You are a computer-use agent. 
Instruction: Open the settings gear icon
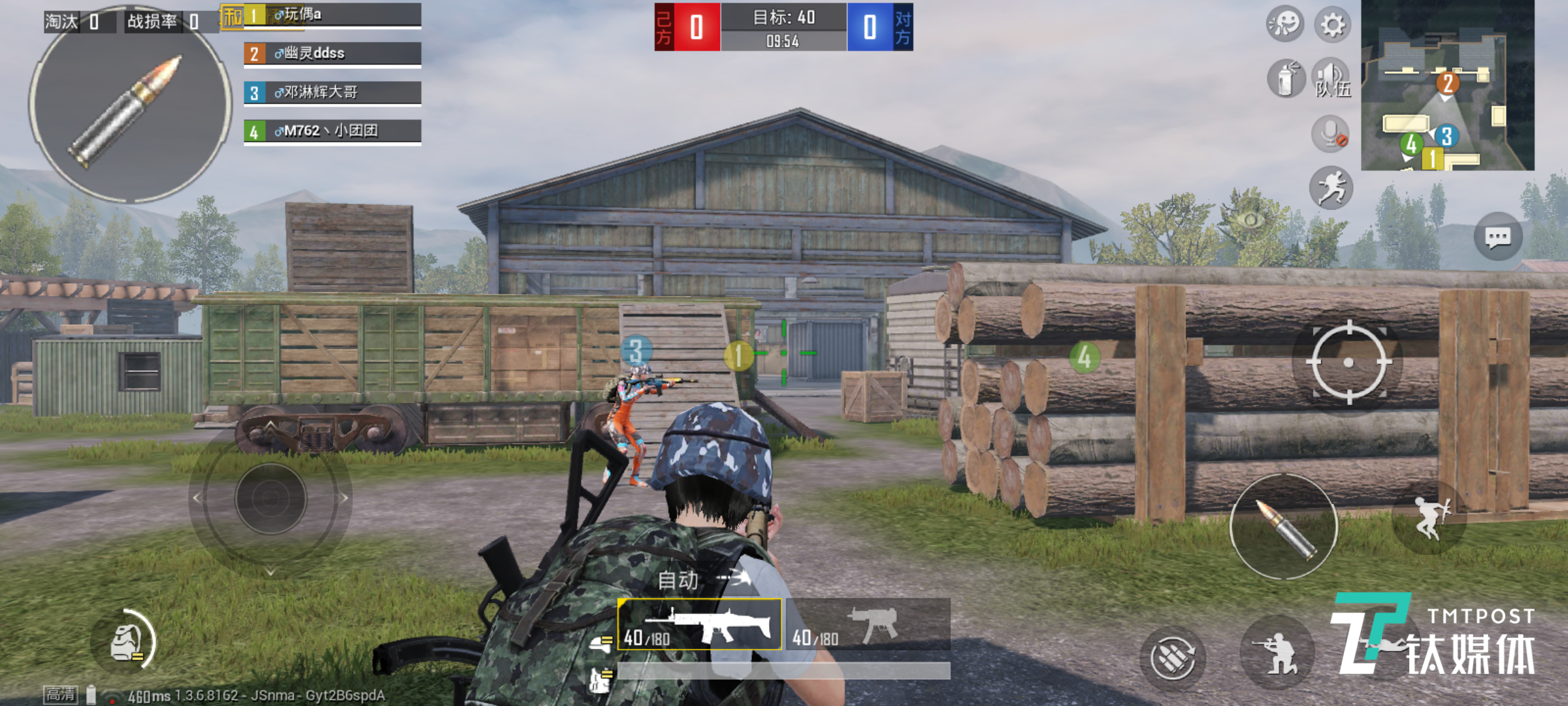click(x=1332, y=25)
